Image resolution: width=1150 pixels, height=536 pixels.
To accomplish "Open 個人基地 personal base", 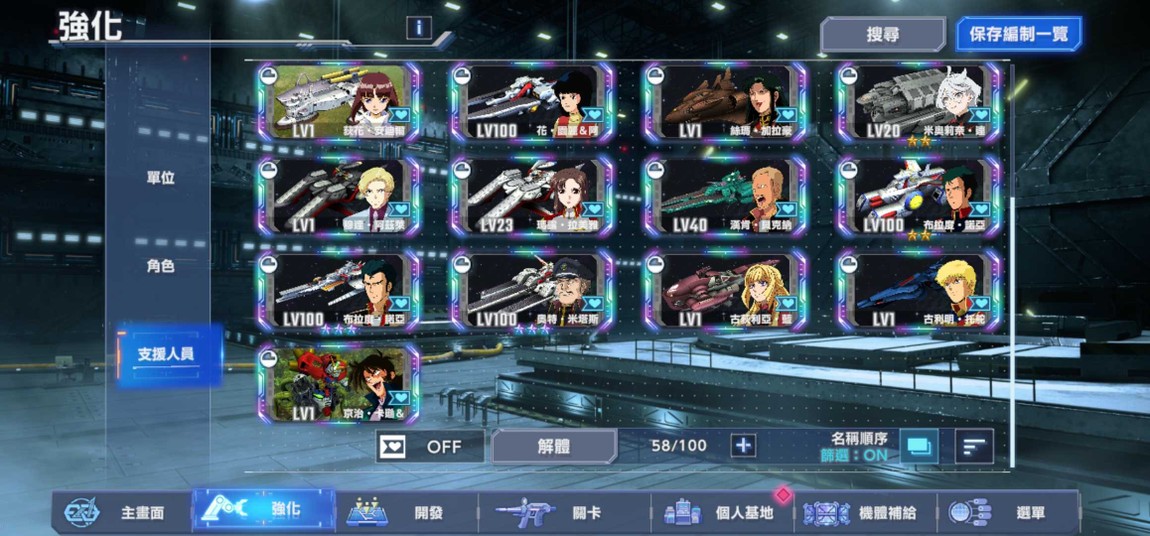I will pos(723,513).
